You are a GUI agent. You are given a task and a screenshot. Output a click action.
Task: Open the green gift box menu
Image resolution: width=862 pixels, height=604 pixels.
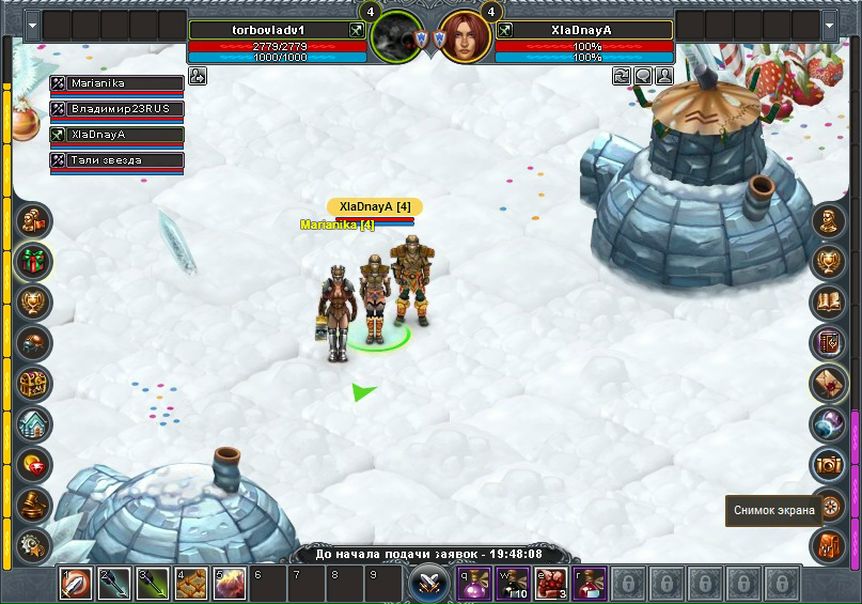click(x=34, y=261)
